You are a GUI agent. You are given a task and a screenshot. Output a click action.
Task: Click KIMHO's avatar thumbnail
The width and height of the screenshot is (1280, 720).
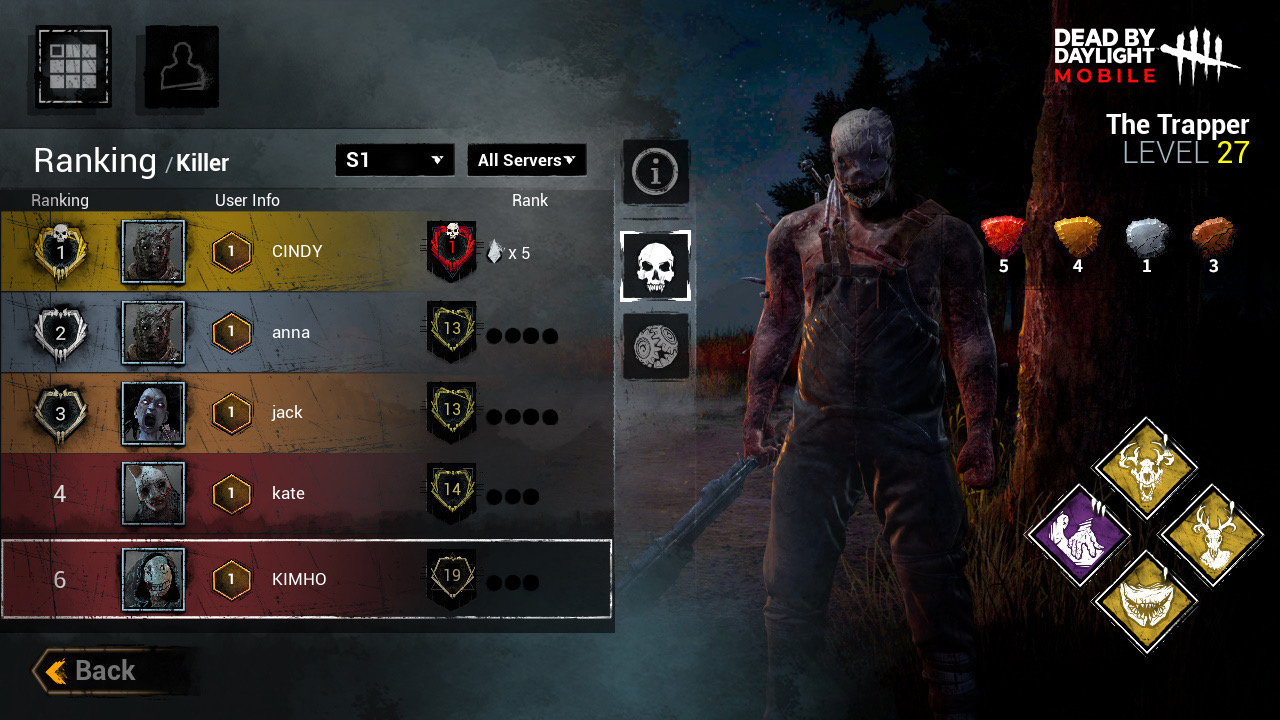152,578
